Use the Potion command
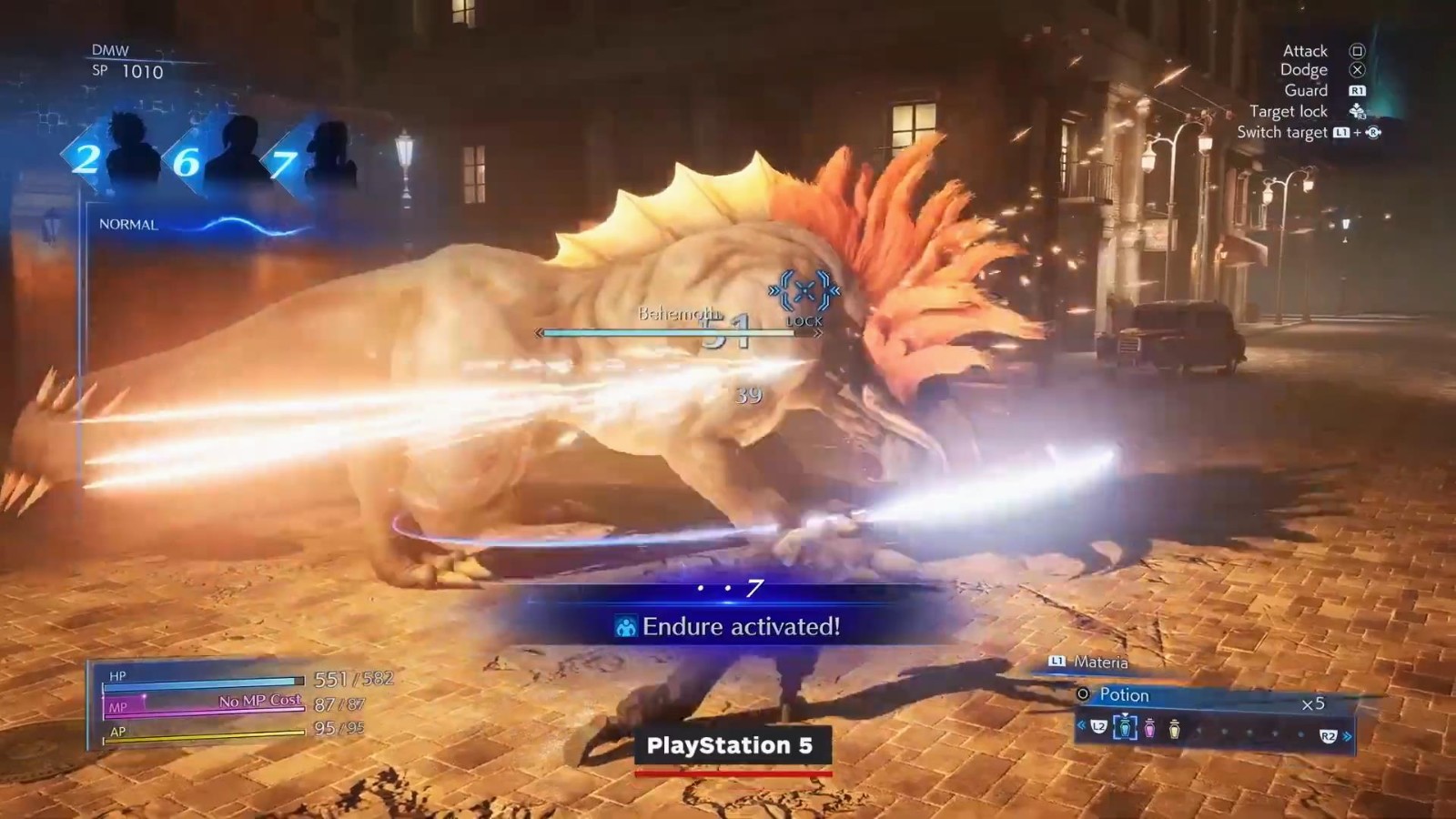1456x819 pixels. pyautogui.click(x=1124, y=695)
